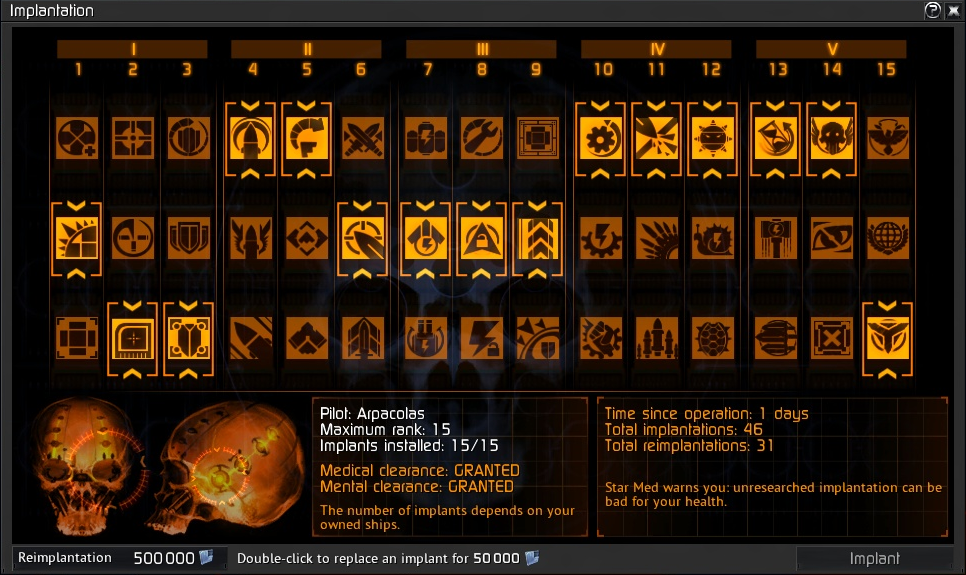Pick the three rockets implant
Image resolution: width=966 pixels, height=575 pixels.
(657, 338)
